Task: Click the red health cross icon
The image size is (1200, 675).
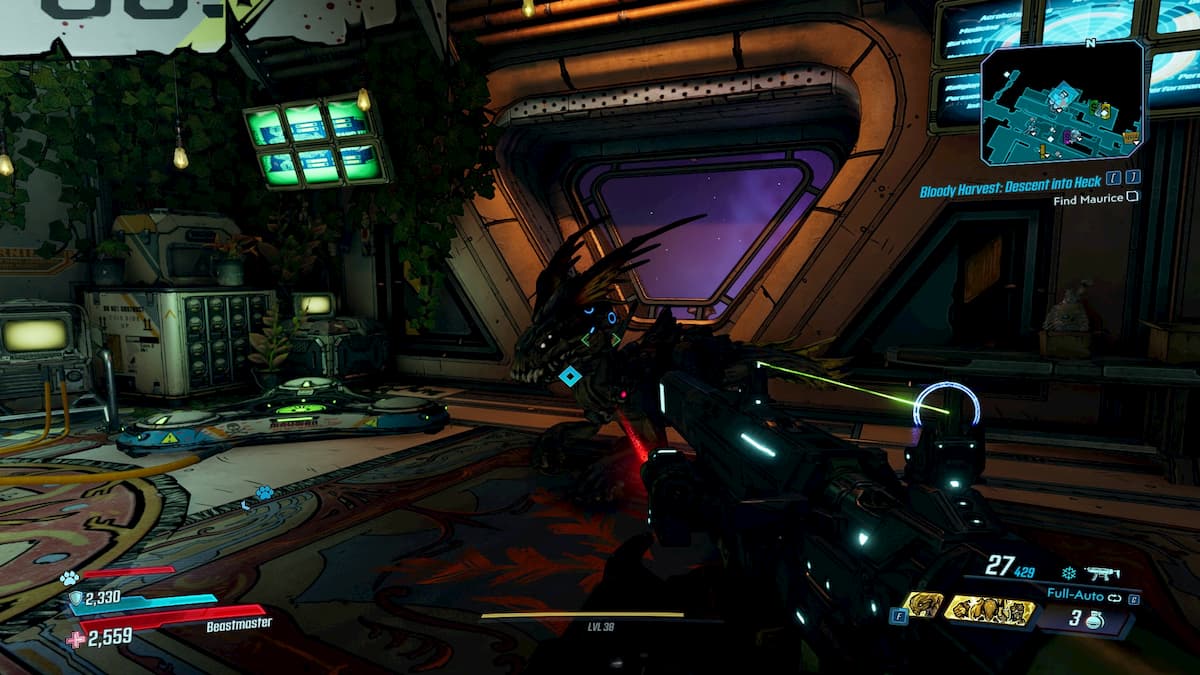Action: [x=76, y=638]
